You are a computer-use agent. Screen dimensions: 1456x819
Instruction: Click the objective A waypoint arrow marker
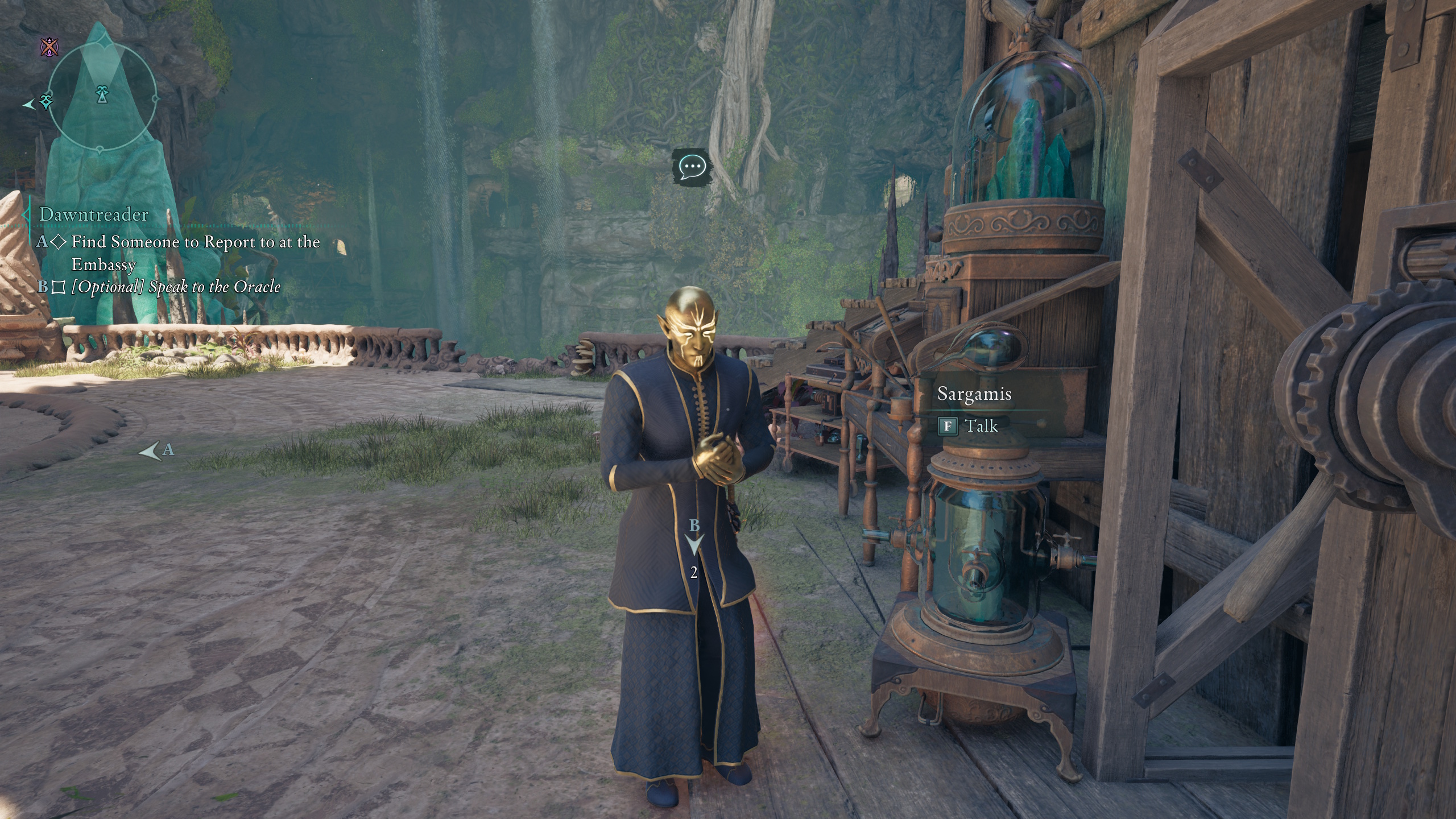pyautogui.click(x=151, y=452)
